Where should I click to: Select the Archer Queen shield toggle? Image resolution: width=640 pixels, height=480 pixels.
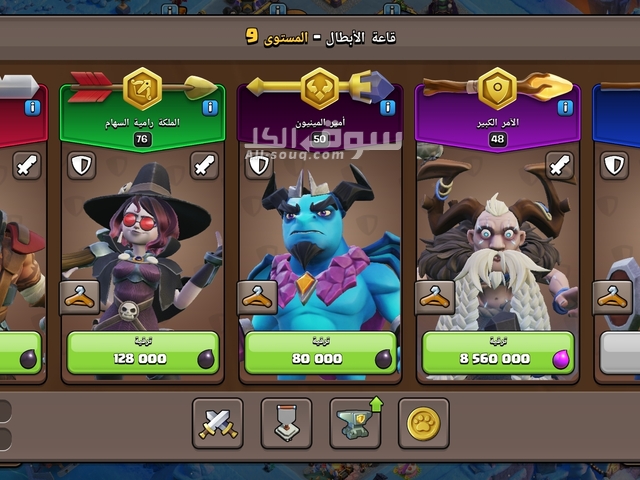(80, 165)
